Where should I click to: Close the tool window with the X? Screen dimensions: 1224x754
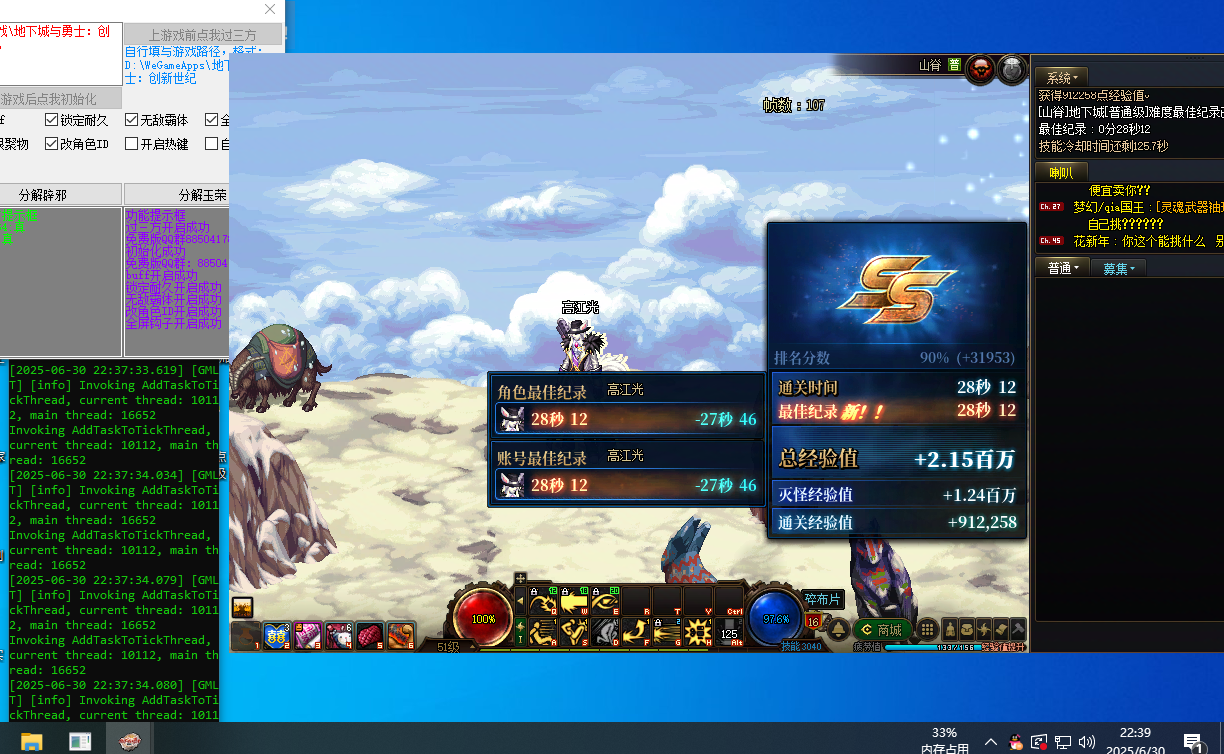[270, 10]
